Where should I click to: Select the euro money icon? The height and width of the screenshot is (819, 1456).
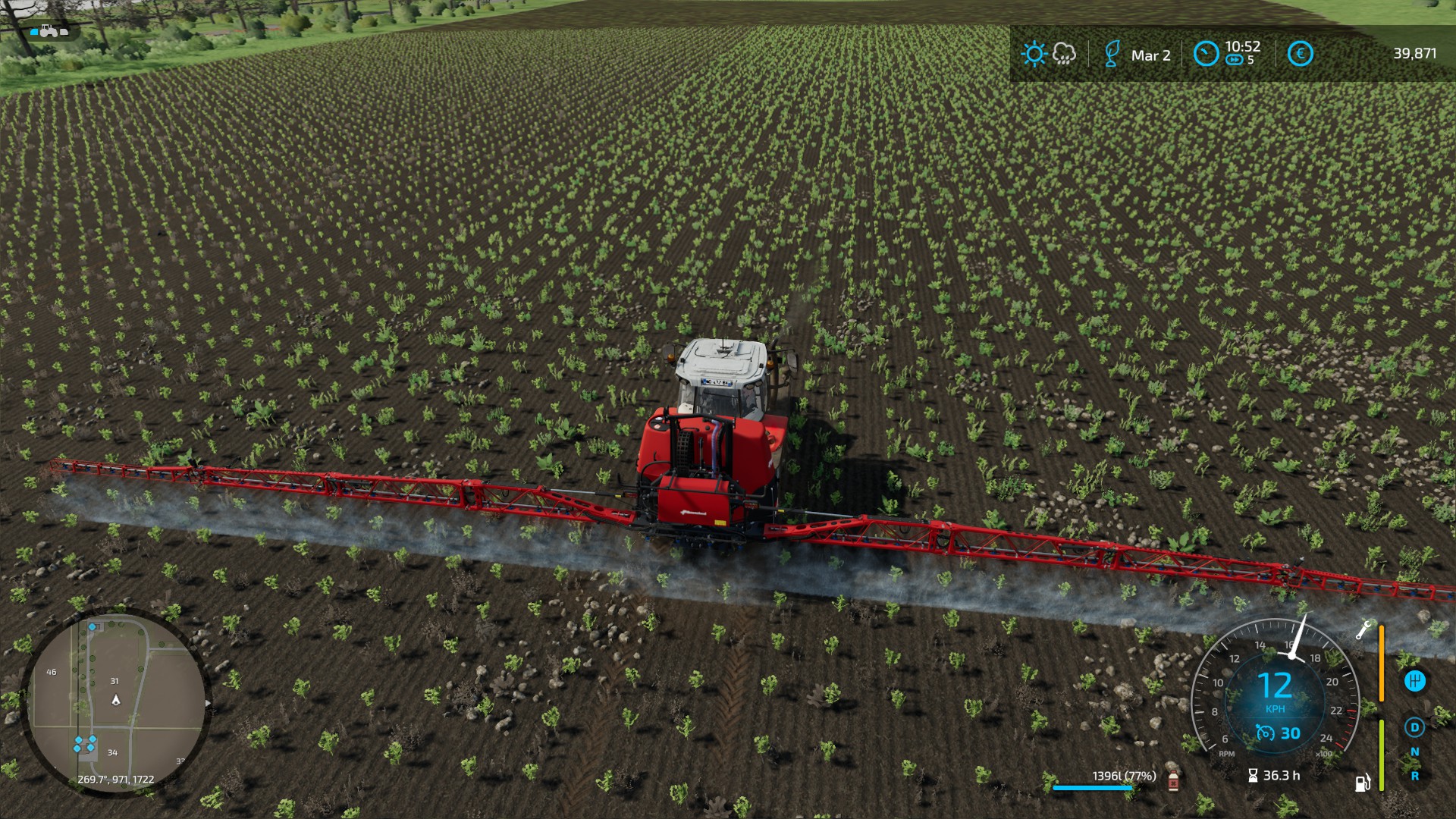(1300, 54)
